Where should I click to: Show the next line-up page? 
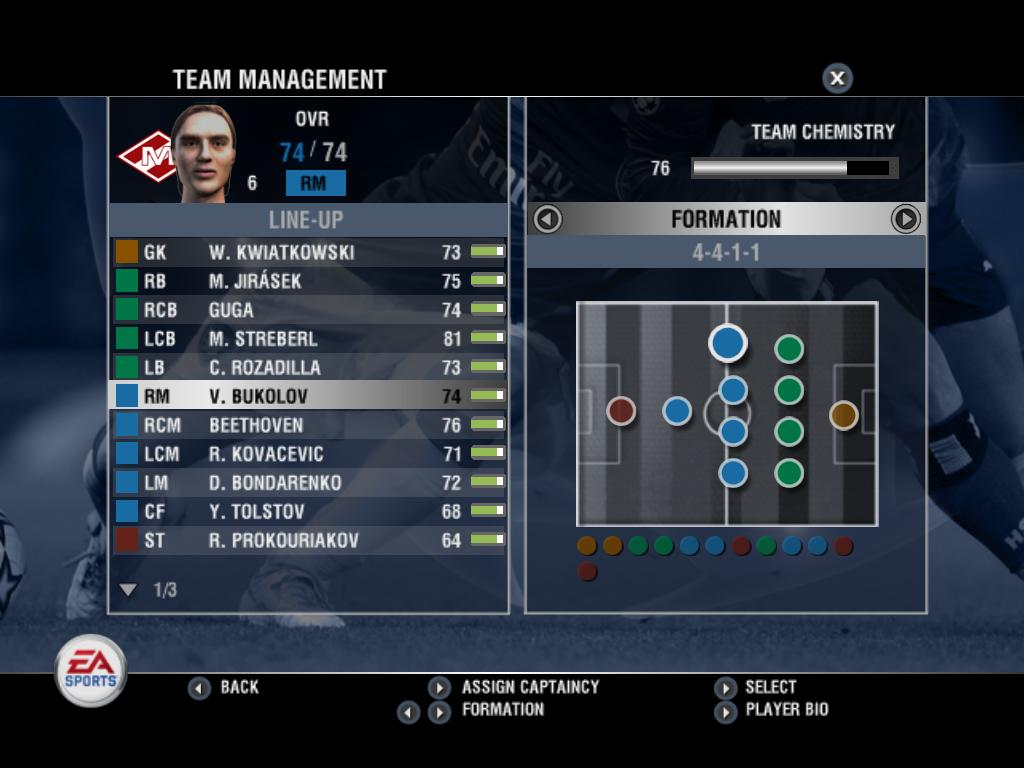click(128, 590)
